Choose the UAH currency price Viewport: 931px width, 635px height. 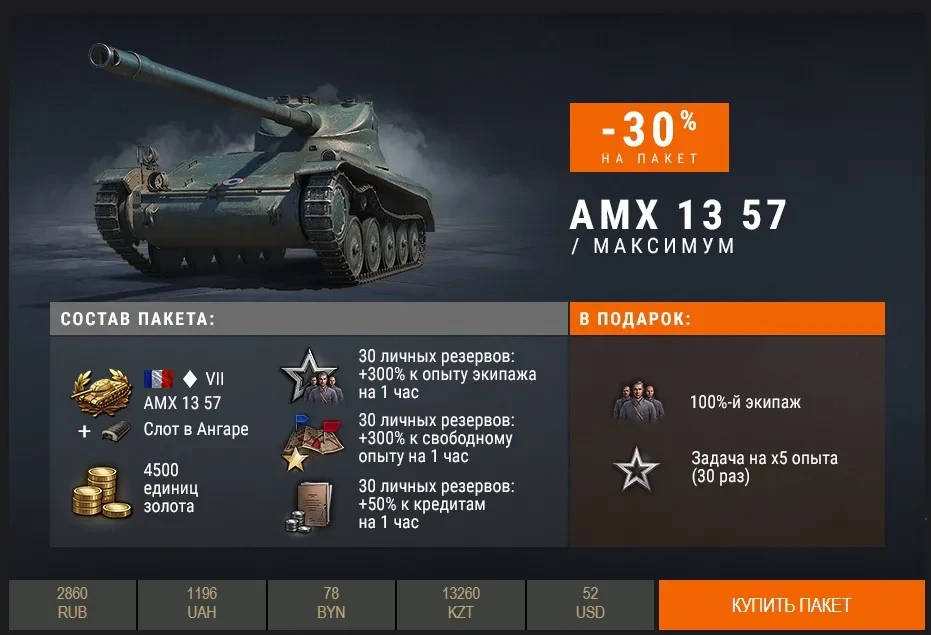pyautogui.click(x=201, y=604)
